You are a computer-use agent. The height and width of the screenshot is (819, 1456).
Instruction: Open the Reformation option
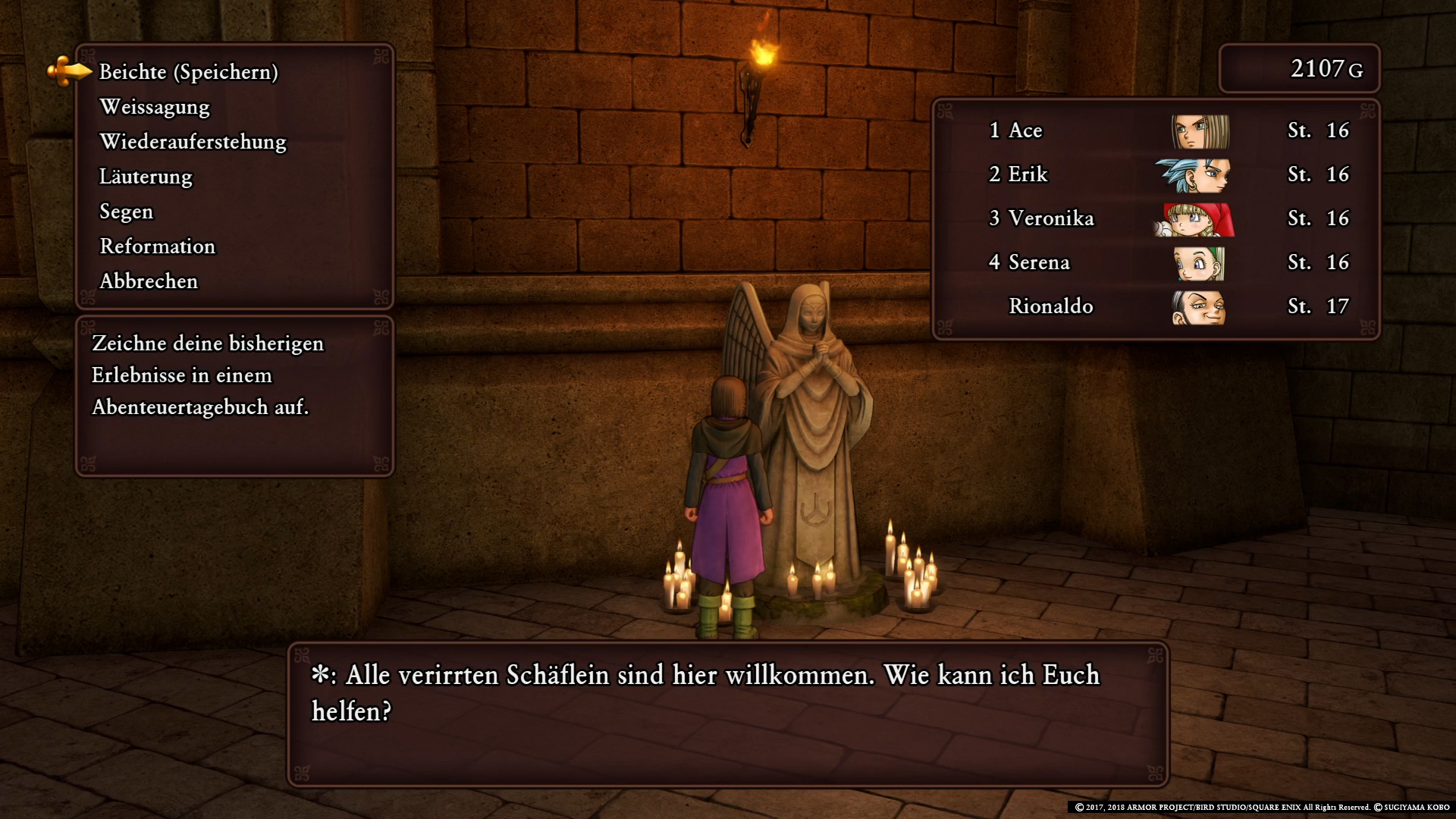point(158,246)
